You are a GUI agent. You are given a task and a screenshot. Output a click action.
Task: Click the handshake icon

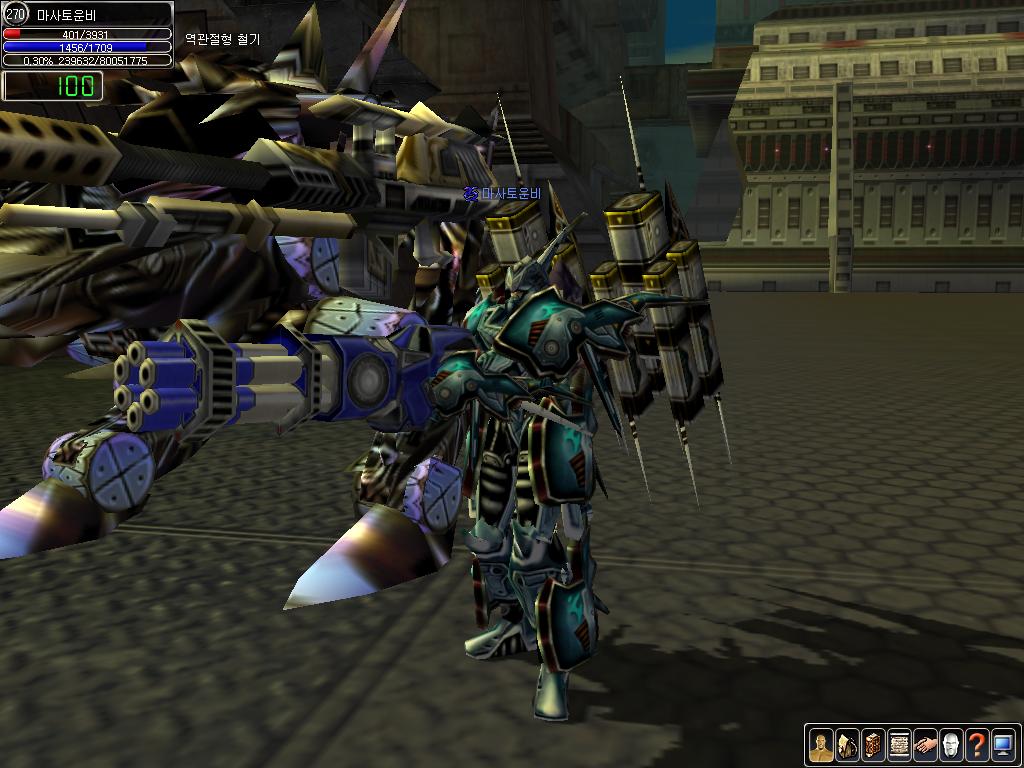pyautogui.click(x=925, y=745)
